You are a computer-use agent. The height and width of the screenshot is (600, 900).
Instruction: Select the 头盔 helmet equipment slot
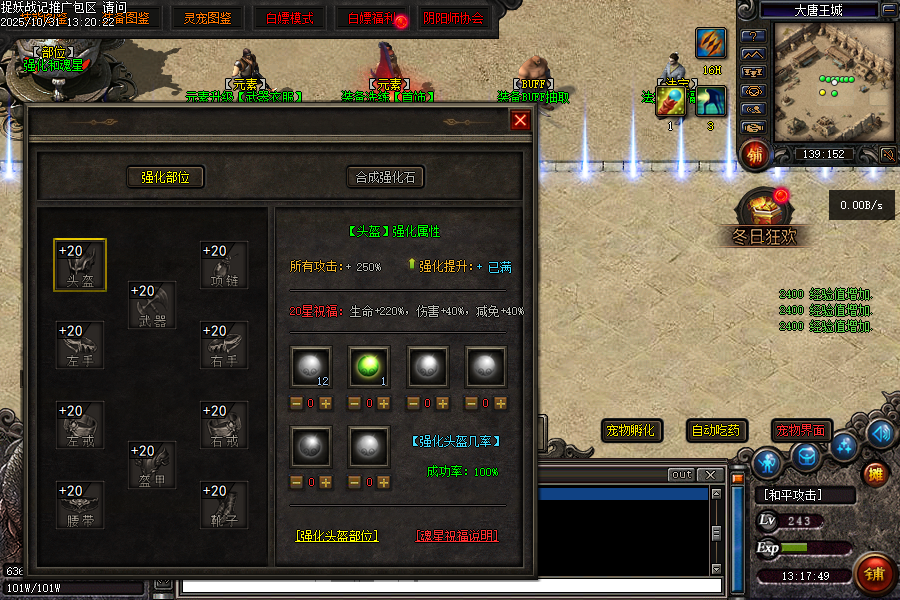point(79,265)
